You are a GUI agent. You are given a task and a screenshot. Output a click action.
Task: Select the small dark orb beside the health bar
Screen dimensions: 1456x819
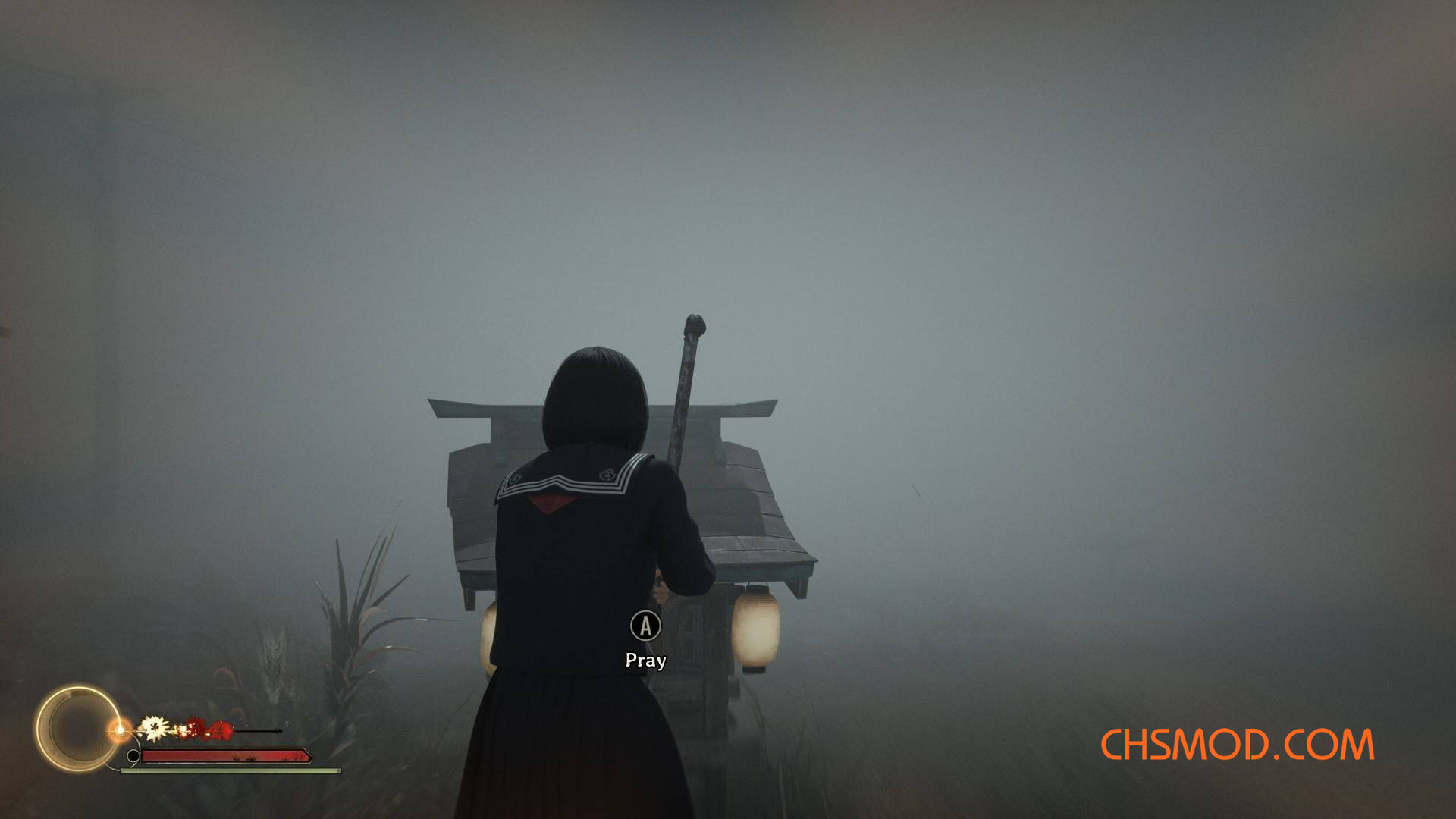pos(134,755)
